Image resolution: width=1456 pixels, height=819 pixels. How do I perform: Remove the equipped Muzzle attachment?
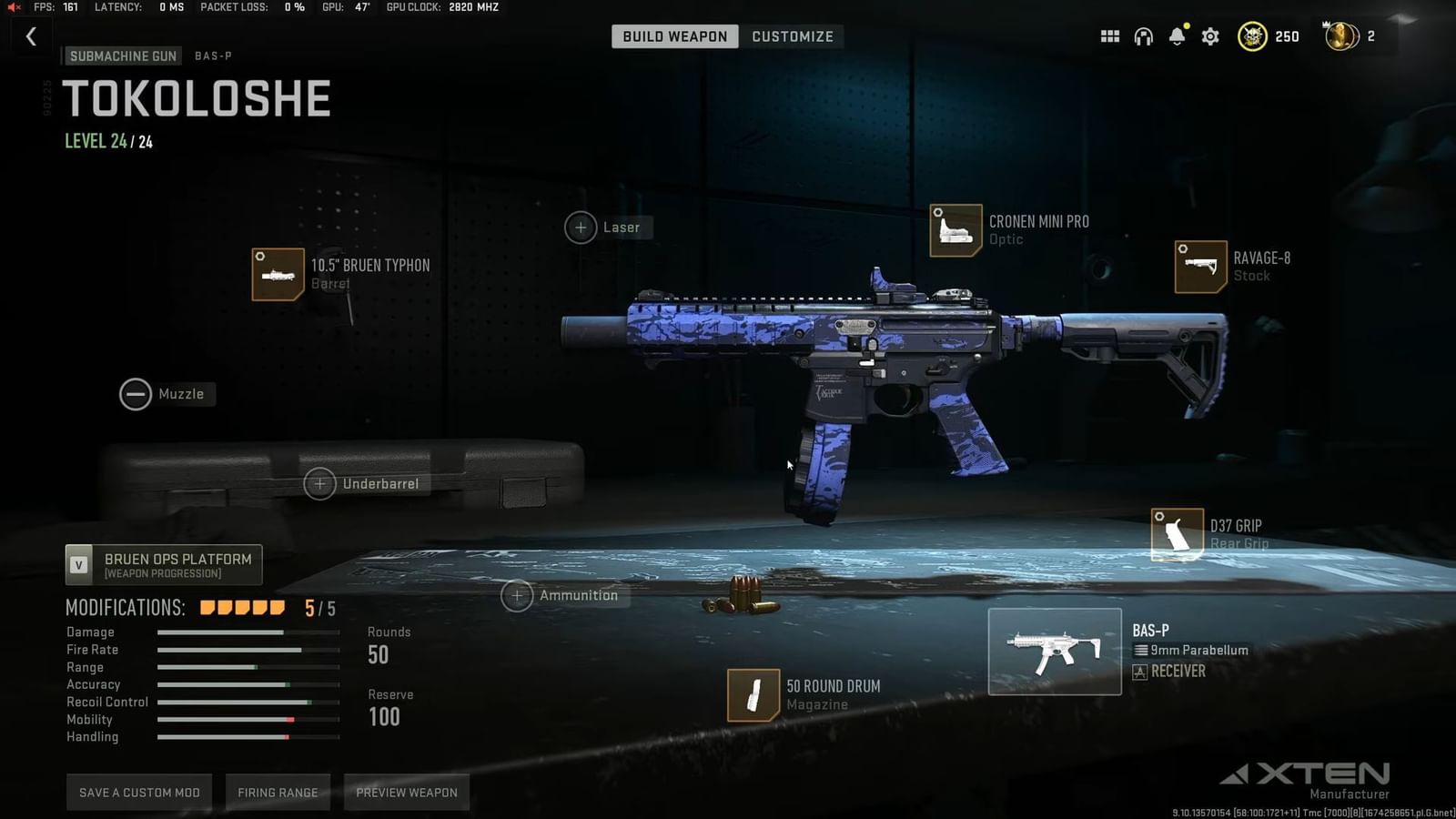[136, 394]
